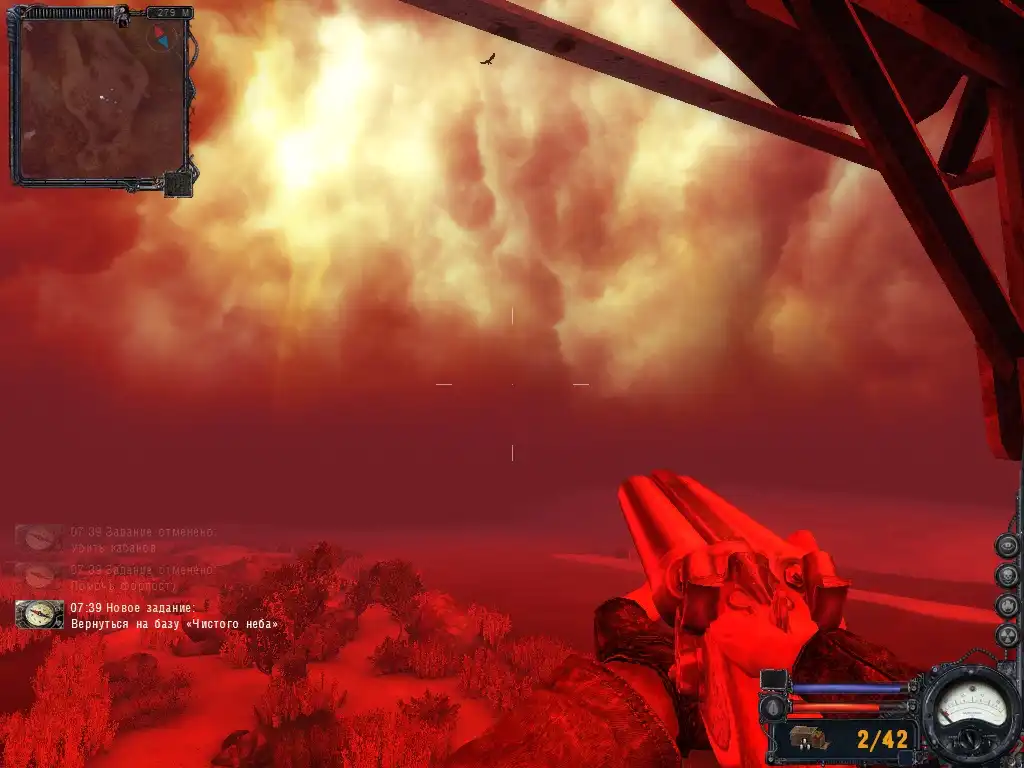
Task: Select the radiation trefoil indicator icon
Action: [1008, 636]
